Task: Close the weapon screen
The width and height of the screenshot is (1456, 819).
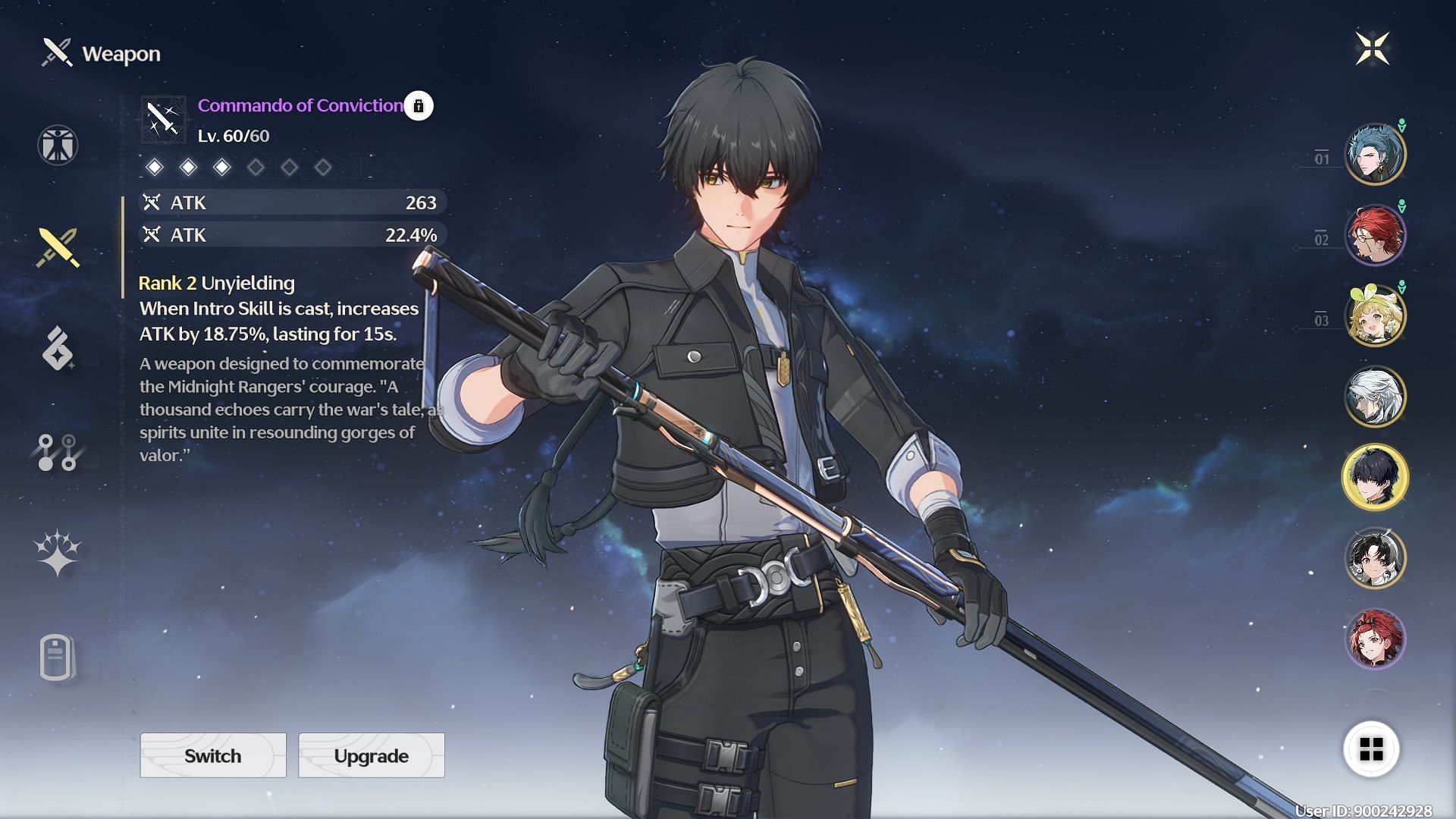Action: (1372, 49)
